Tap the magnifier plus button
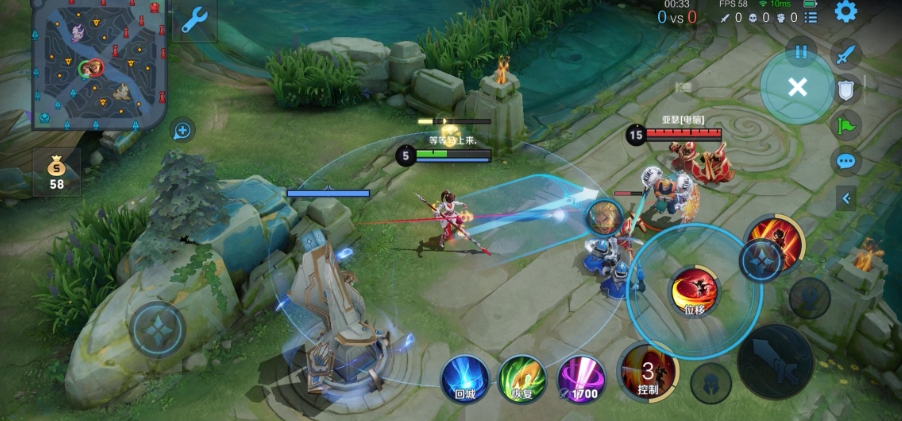Viewport: 902px width, 421px height. tap(182, 130)
